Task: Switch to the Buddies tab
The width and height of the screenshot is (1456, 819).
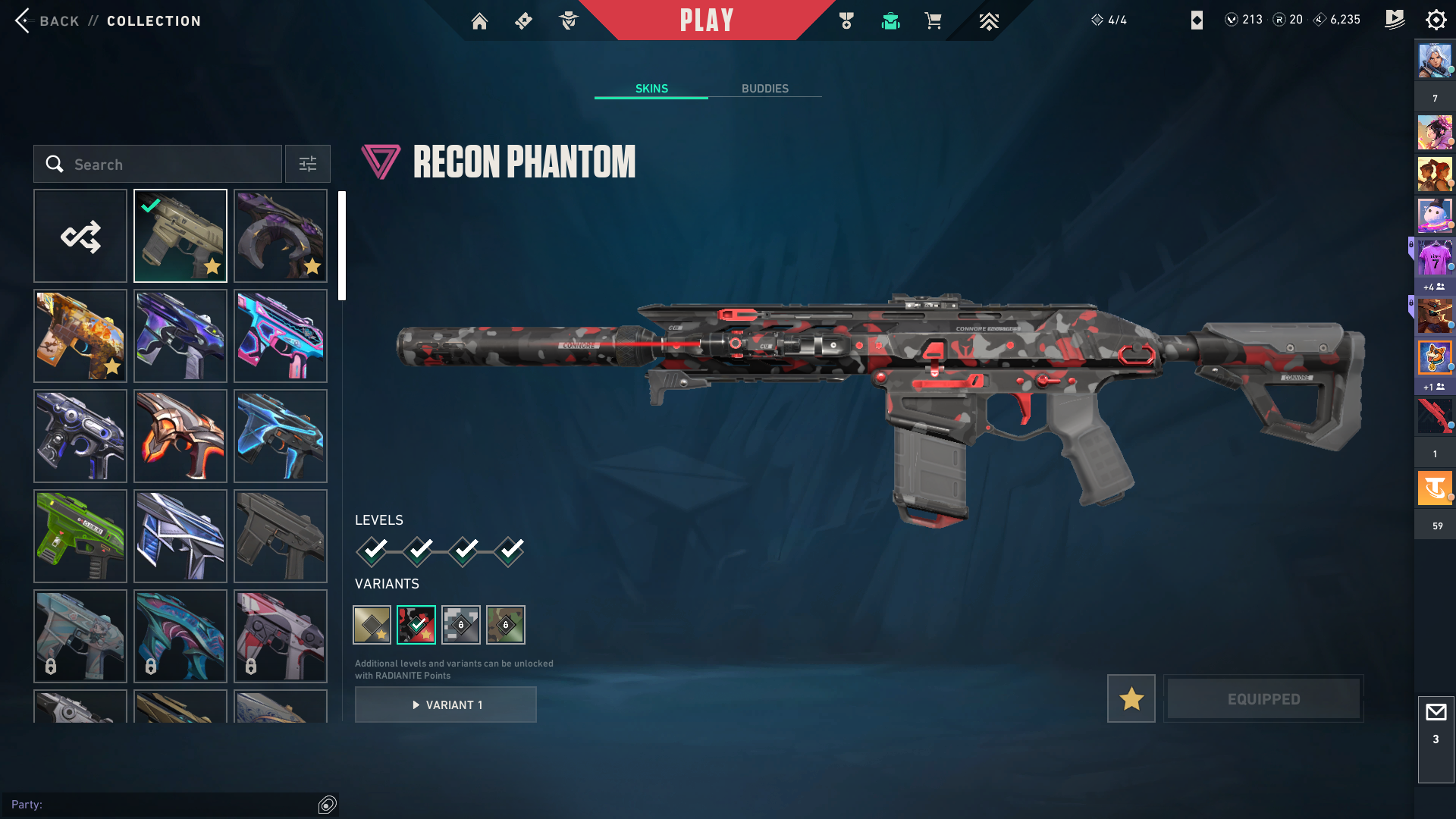Action: pos(764,89)
